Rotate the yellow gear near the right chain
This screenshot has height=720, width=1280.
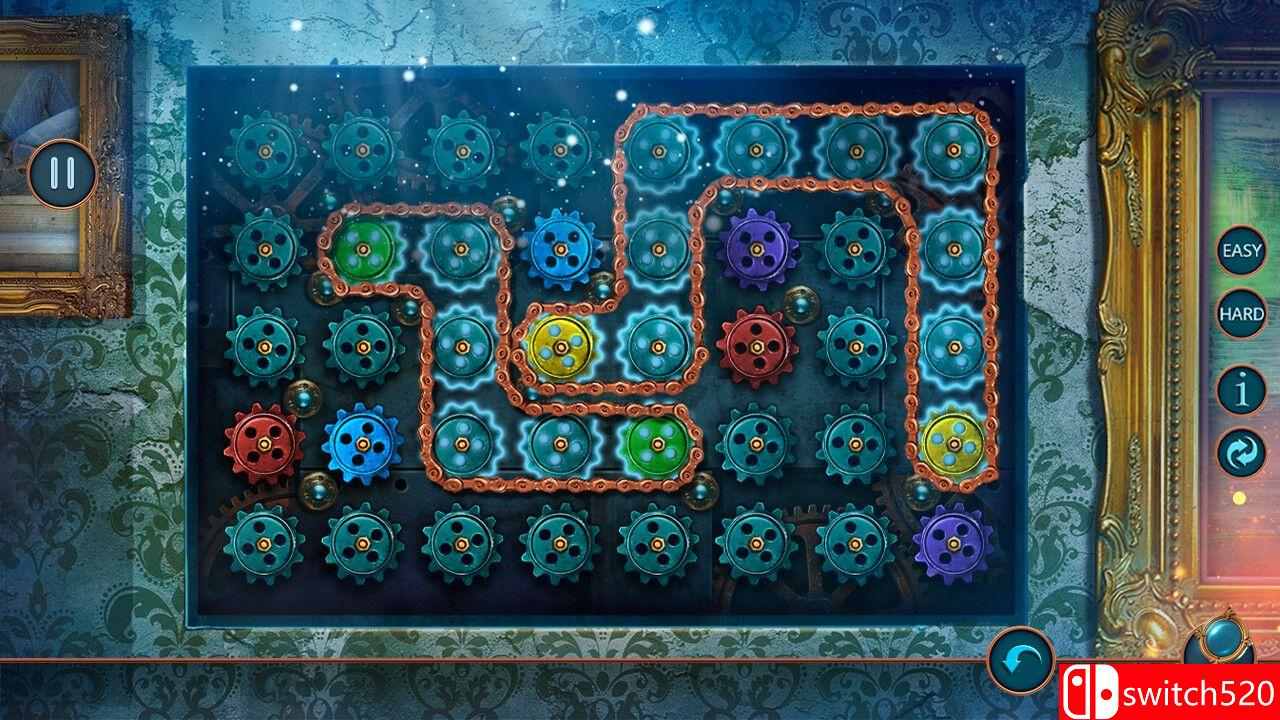pyautogui.click(x=951, y=444)
